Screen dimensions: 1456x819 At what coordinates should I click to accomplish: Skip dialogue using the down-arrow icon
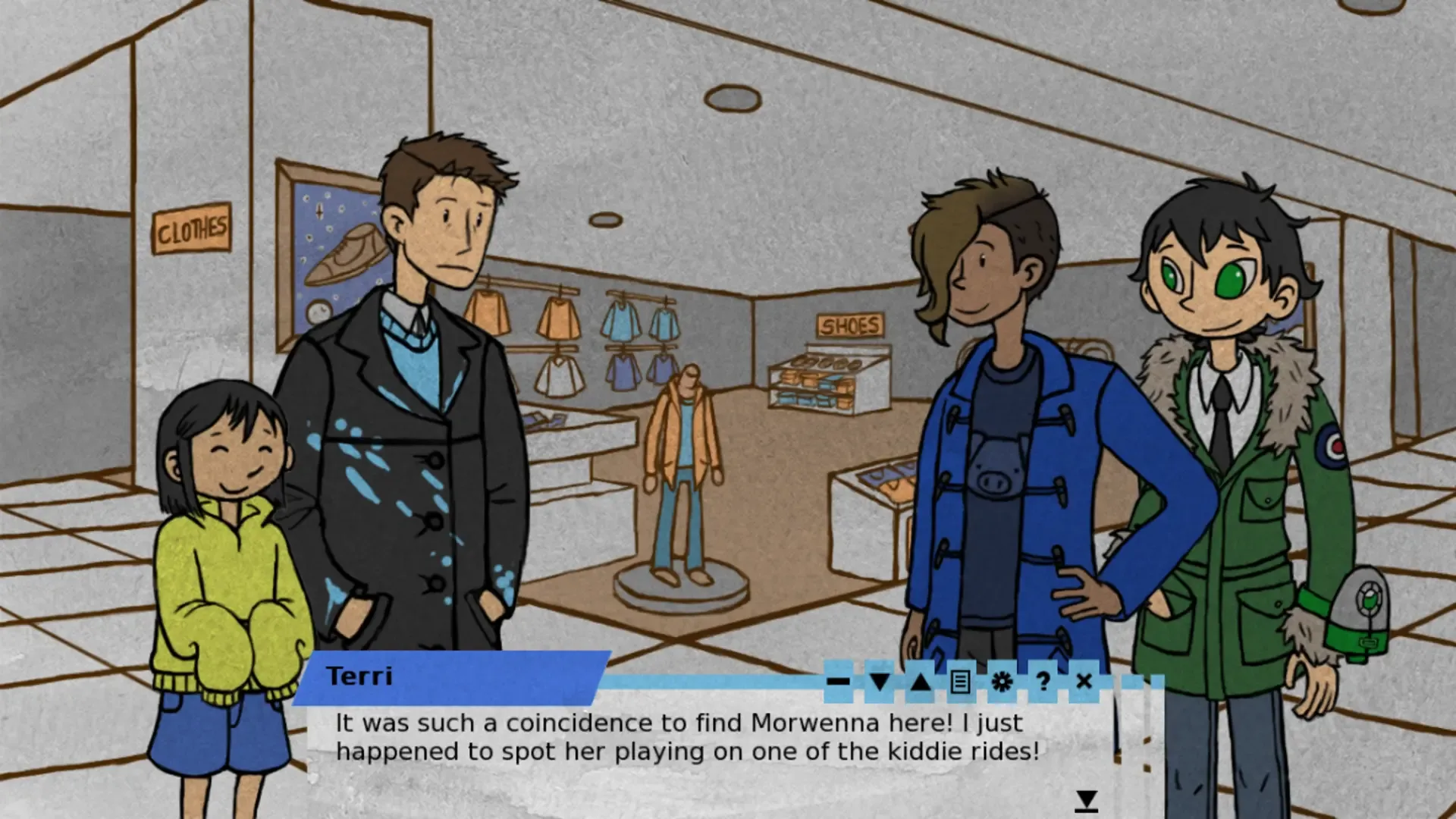(880, 682)
